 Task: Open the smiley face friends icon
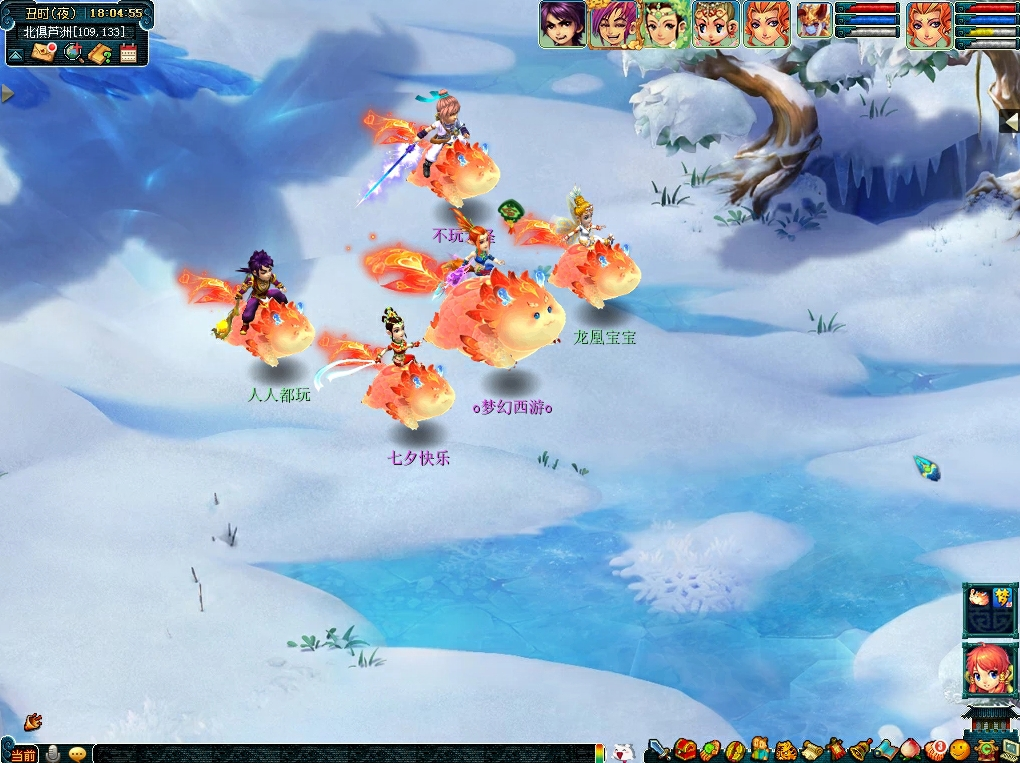click(960, 749)
